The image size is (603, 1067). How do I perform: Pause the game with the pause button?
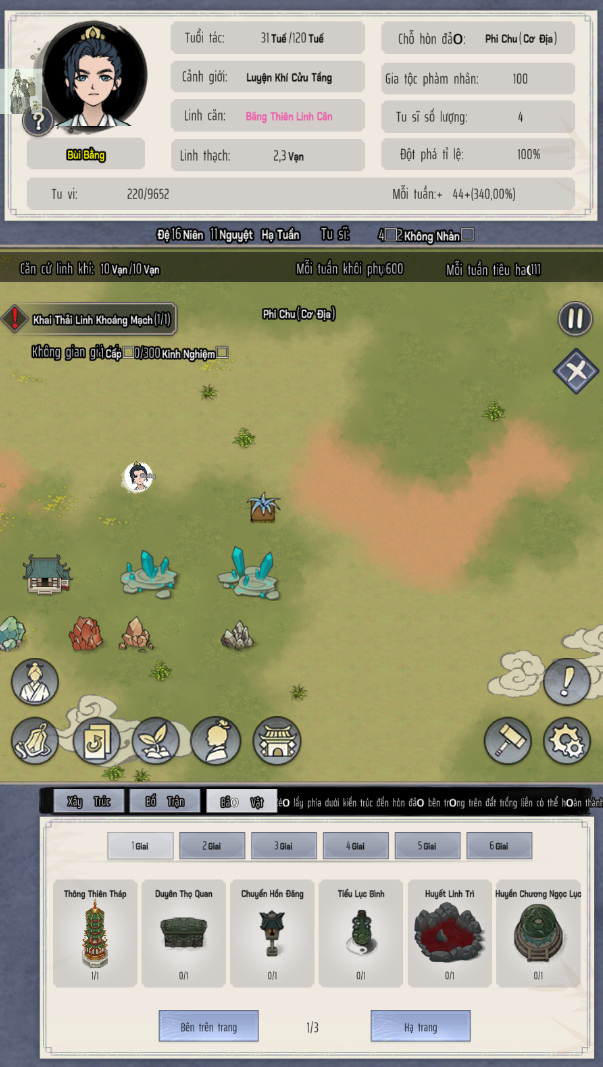(x=575, y=319)
